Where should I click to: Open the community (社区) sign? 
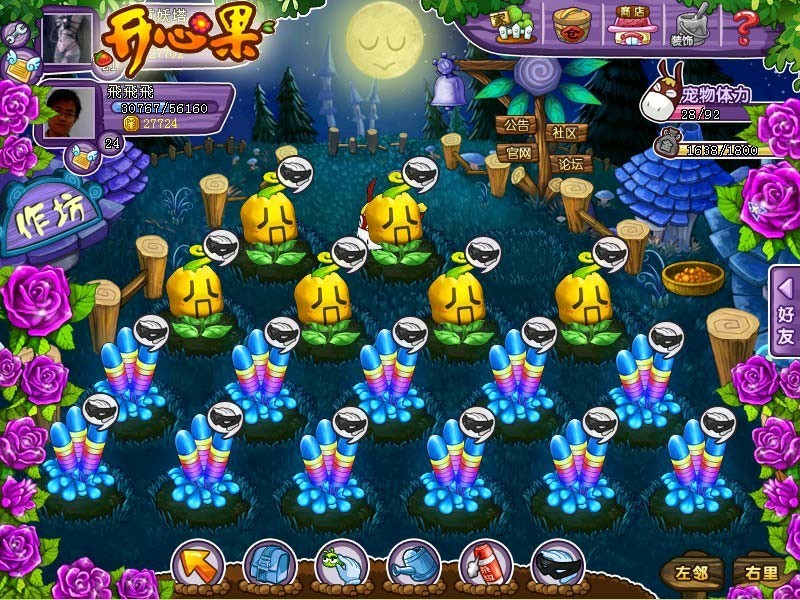click(x=565, y=133)
